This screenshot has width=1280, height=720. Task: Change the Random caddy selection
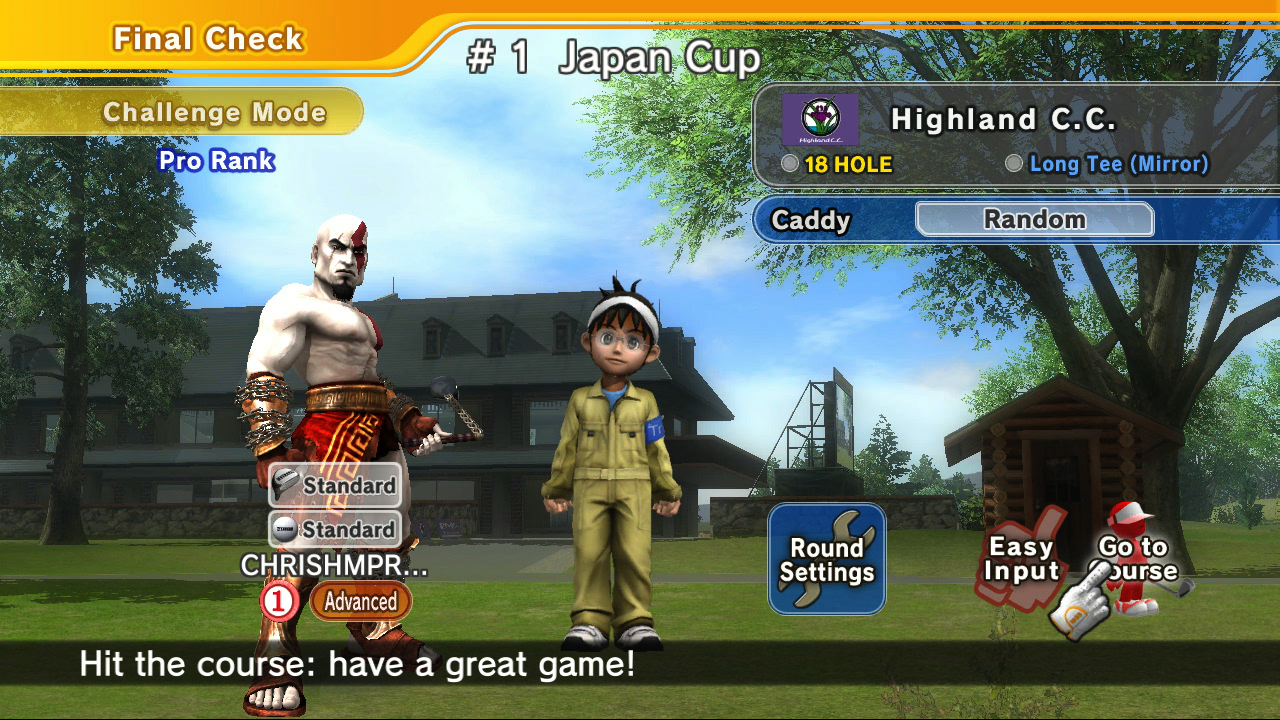coord(1034,220)
